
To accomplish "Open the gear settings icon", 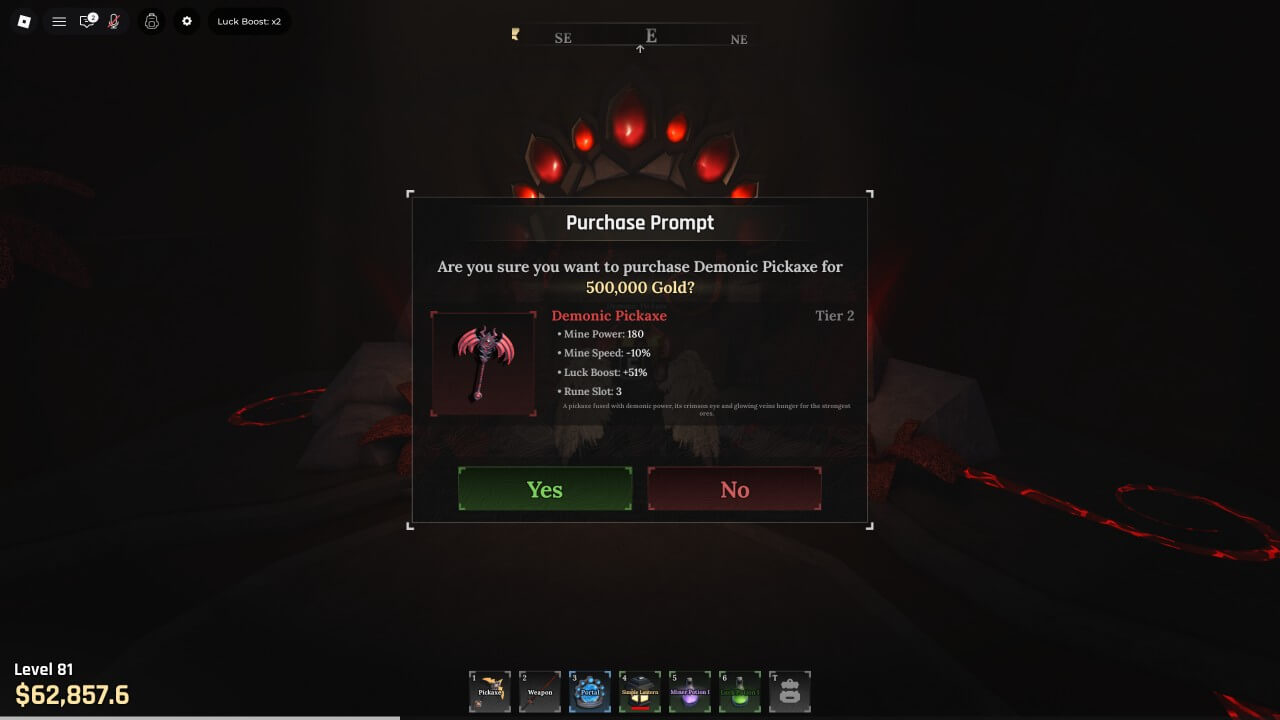I will pos(187,21).
